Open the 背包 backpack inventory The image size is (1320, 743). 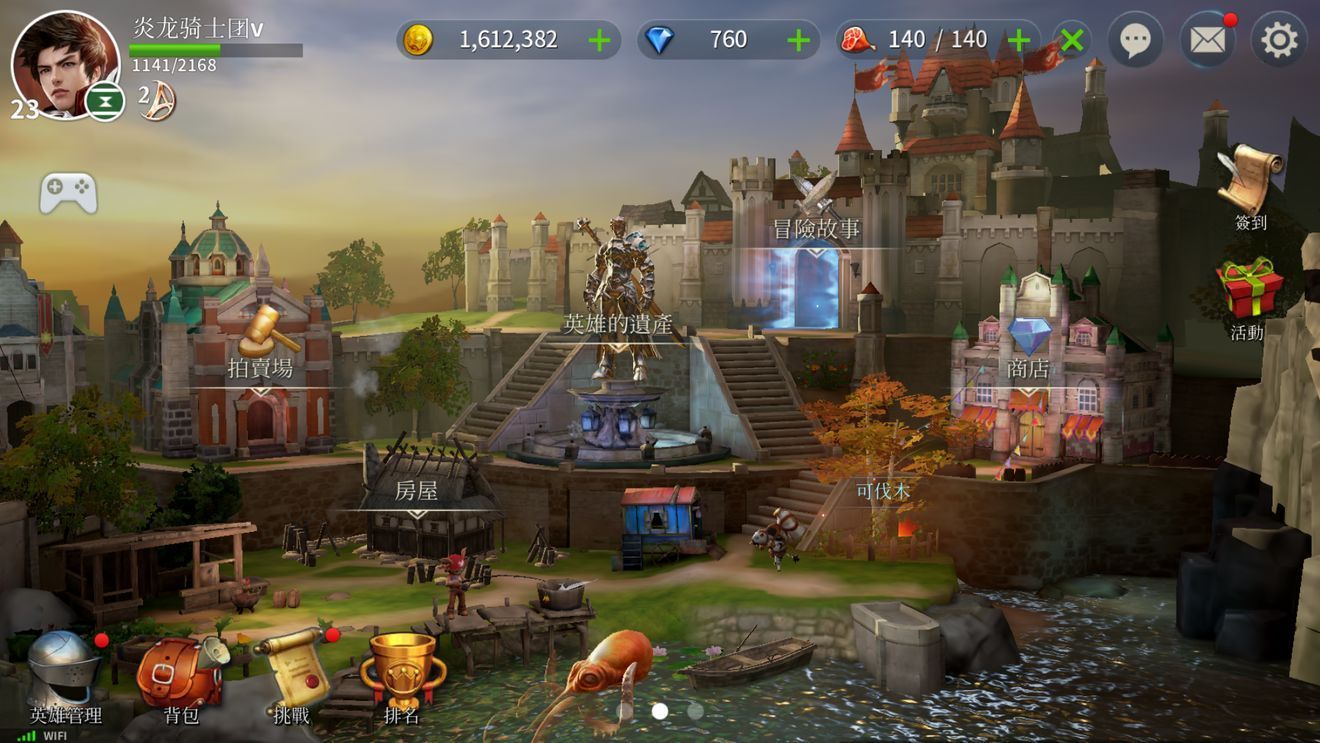pyautogui.click(x=180, y=675)
